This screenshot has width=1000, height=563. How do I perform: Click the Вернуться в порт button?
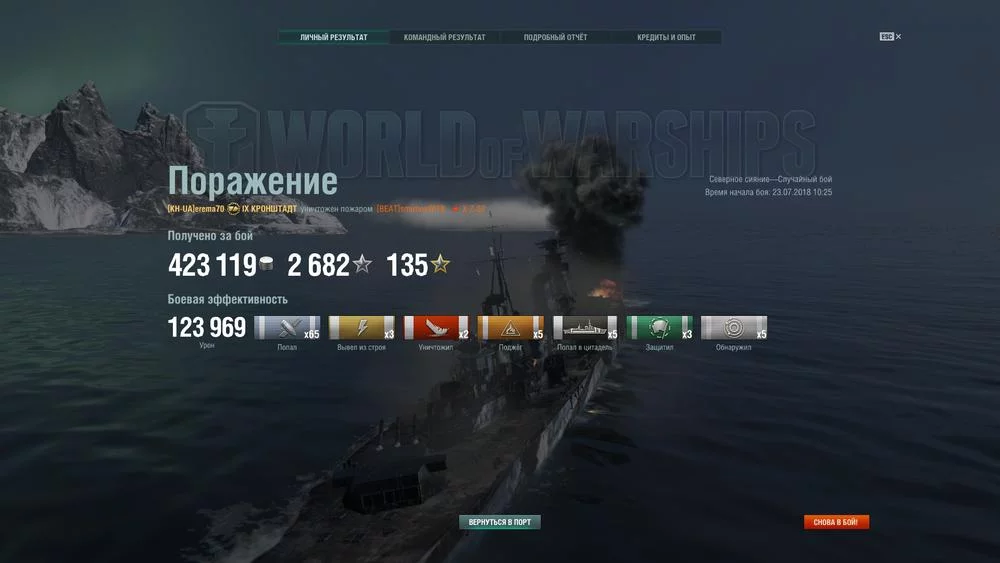pos(500,522)
